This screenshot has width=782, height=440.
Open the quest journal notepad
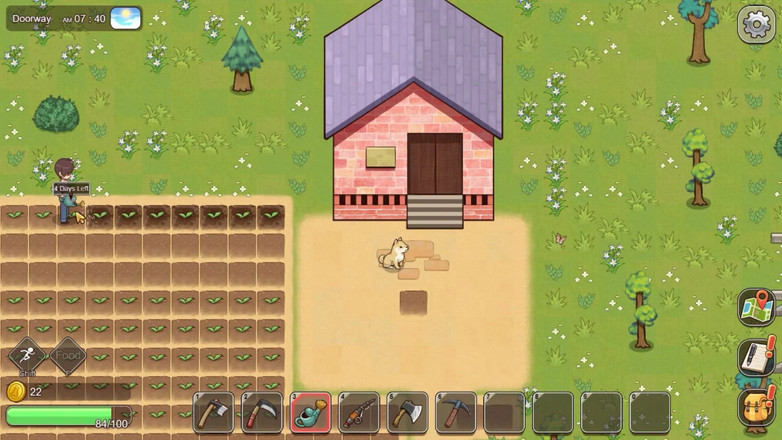757,356
